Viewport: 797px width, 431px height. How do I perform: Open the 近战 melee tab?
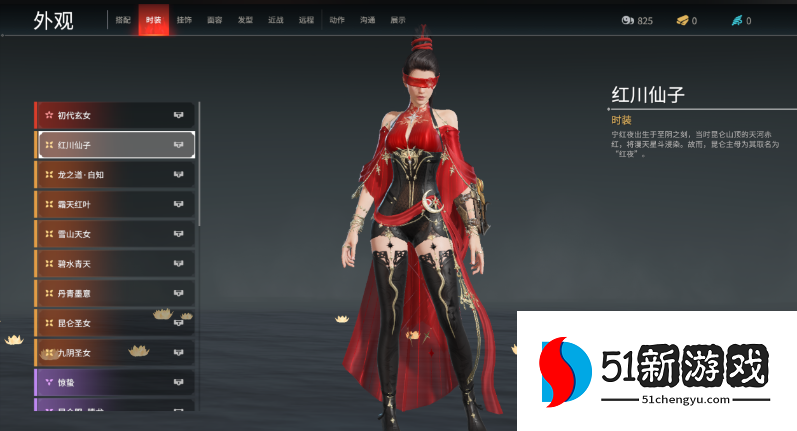click(275, 19)
